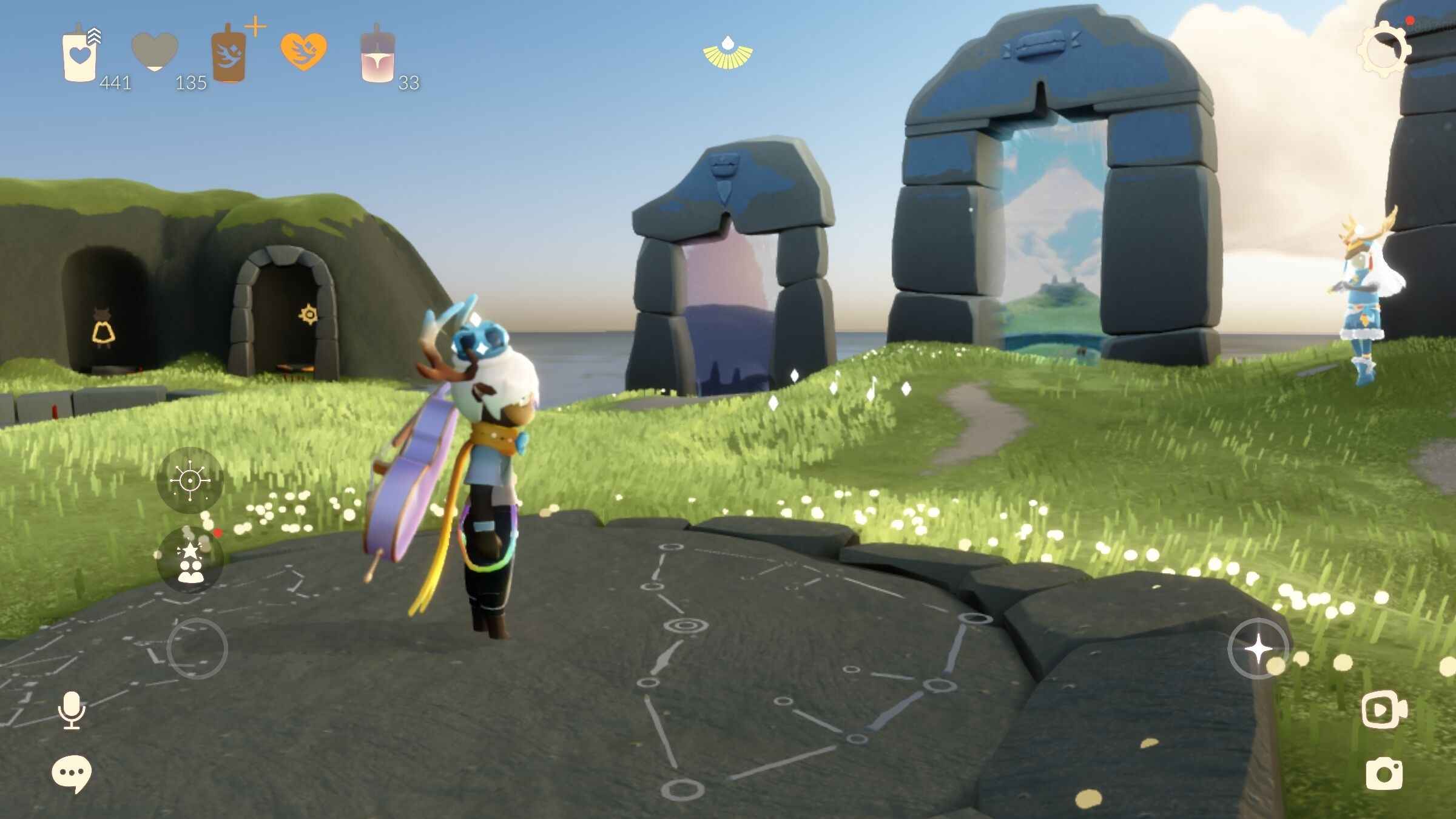
Task: Open the settings gear icon
Action: [x=1384, y=49]
